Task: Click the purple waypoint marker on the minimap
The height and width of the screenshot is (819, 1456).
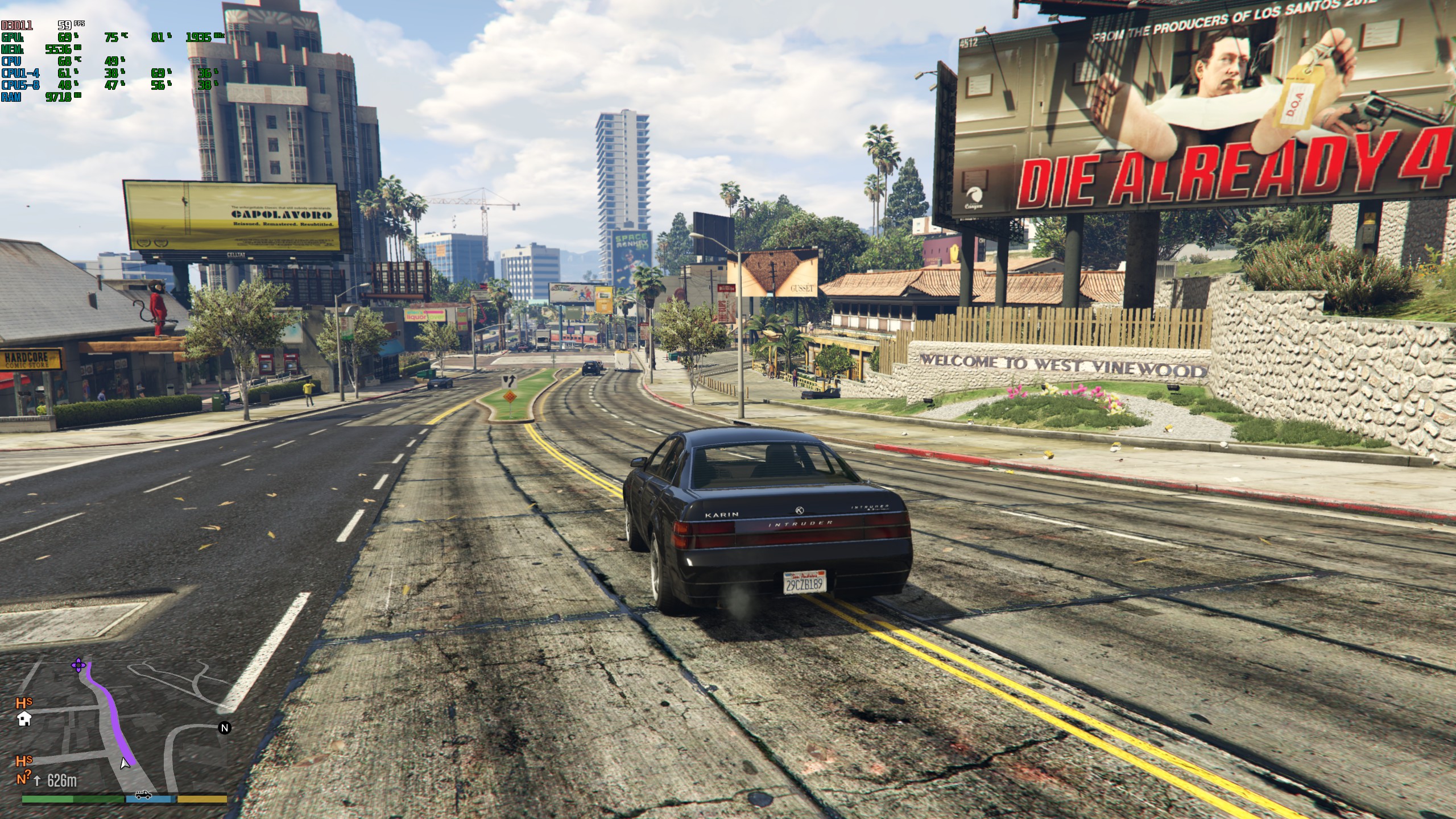Action: pyautogui.click(x=78, y=665)
